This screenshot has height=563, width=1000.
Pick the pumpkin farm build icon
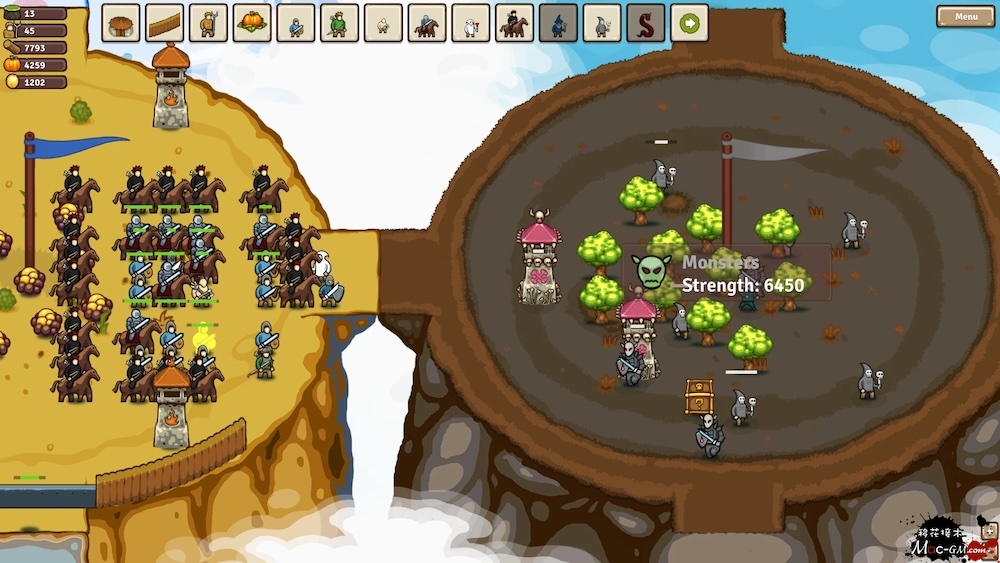coord(252,23)
